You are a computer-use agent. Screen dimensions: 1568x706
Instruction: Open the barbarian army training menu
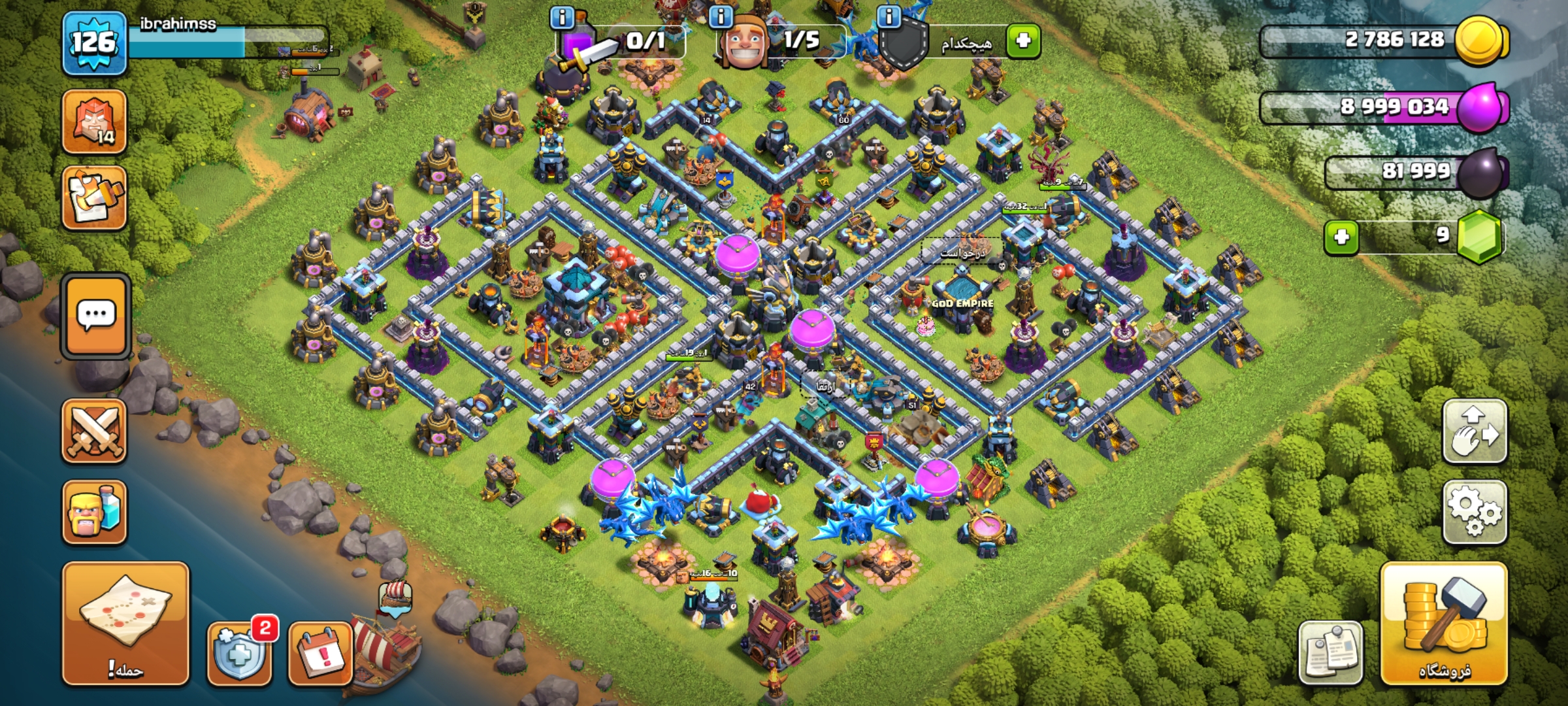coord(94,513)
